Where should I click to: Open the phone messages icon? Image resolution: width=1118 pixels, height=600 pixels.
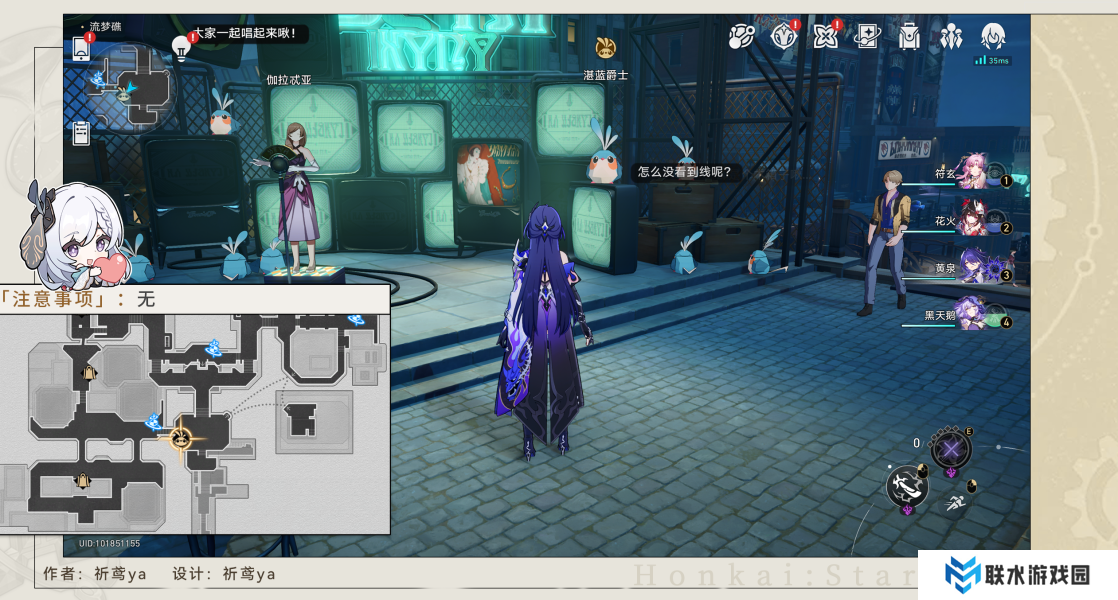(82, 48)
